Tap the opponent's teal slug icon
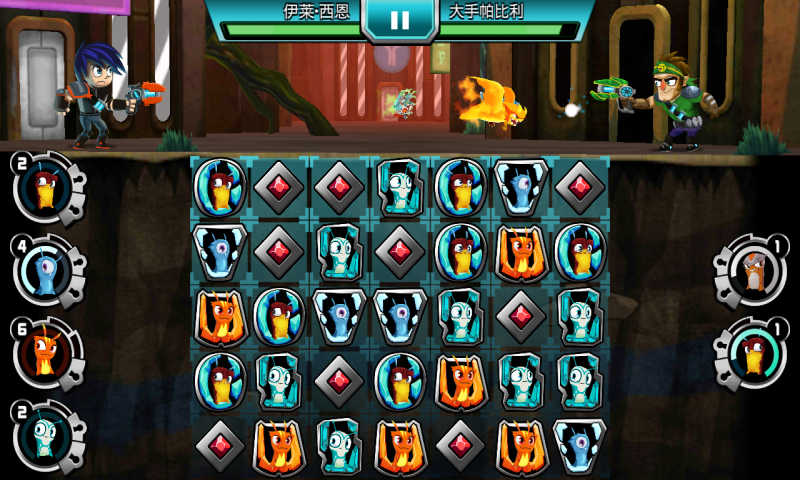 tap(753, 354)
